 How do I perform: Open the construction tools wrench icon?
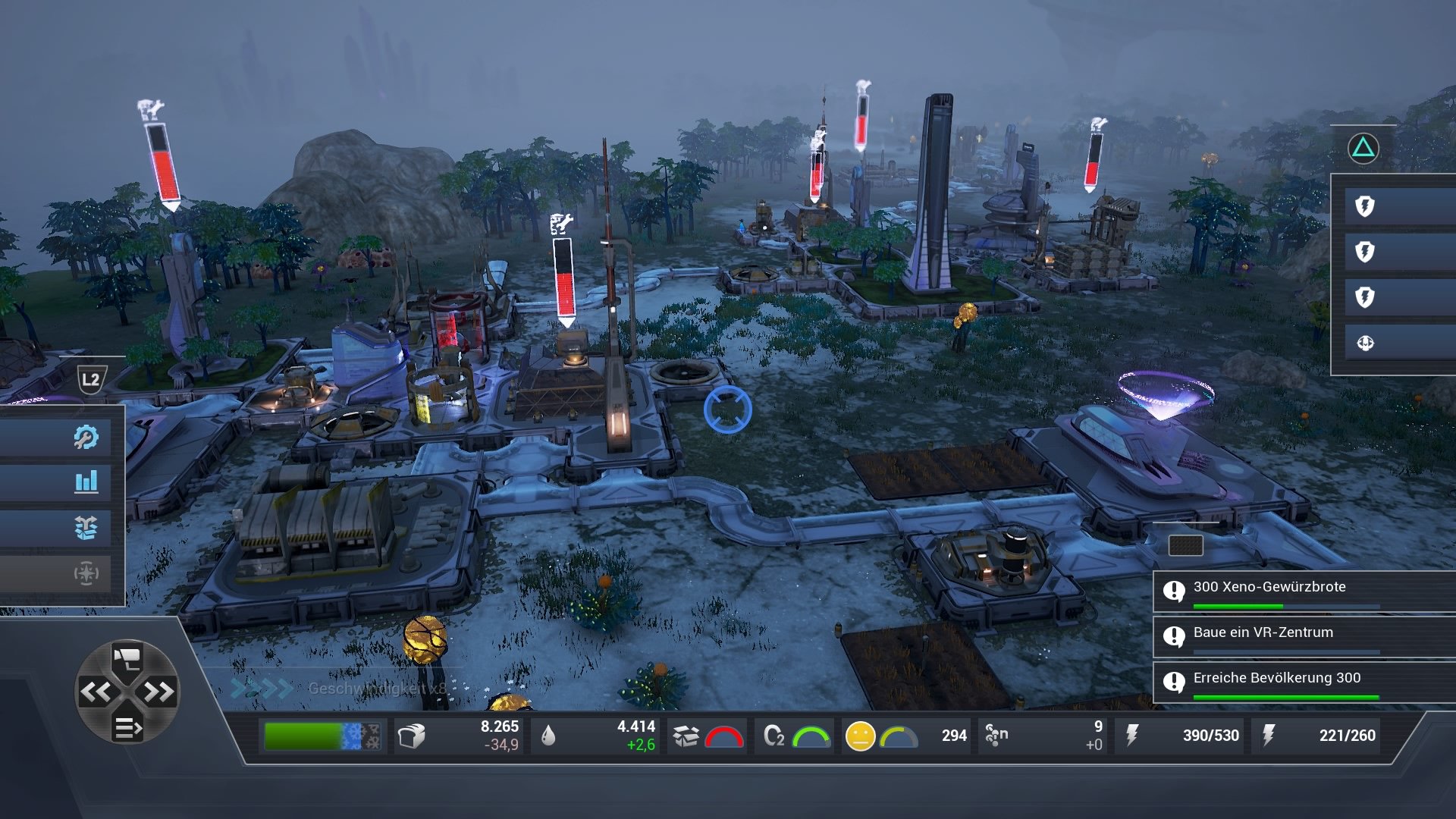[88, 437]
